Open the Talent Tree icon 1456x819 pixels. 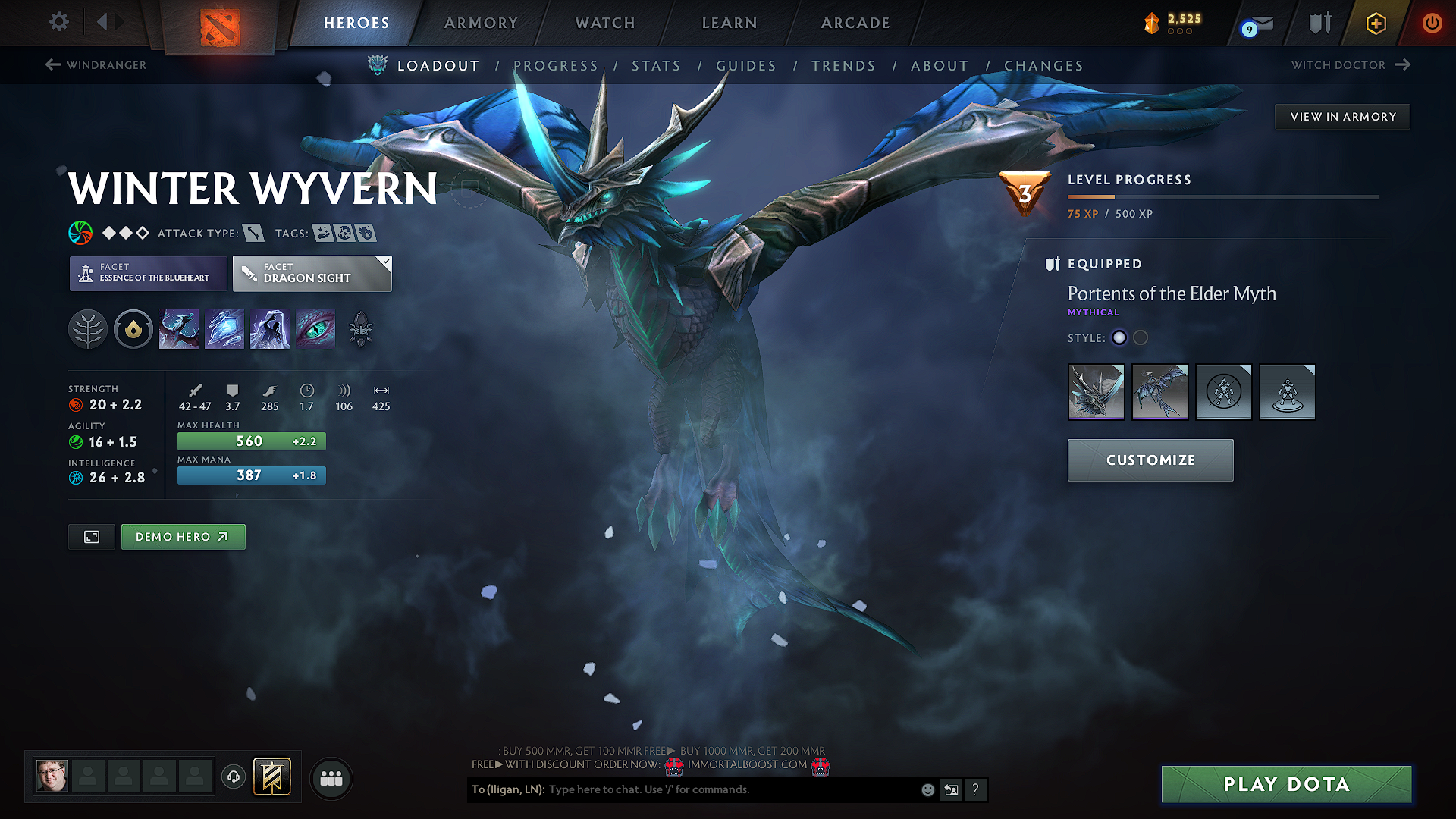coord(88,328)
